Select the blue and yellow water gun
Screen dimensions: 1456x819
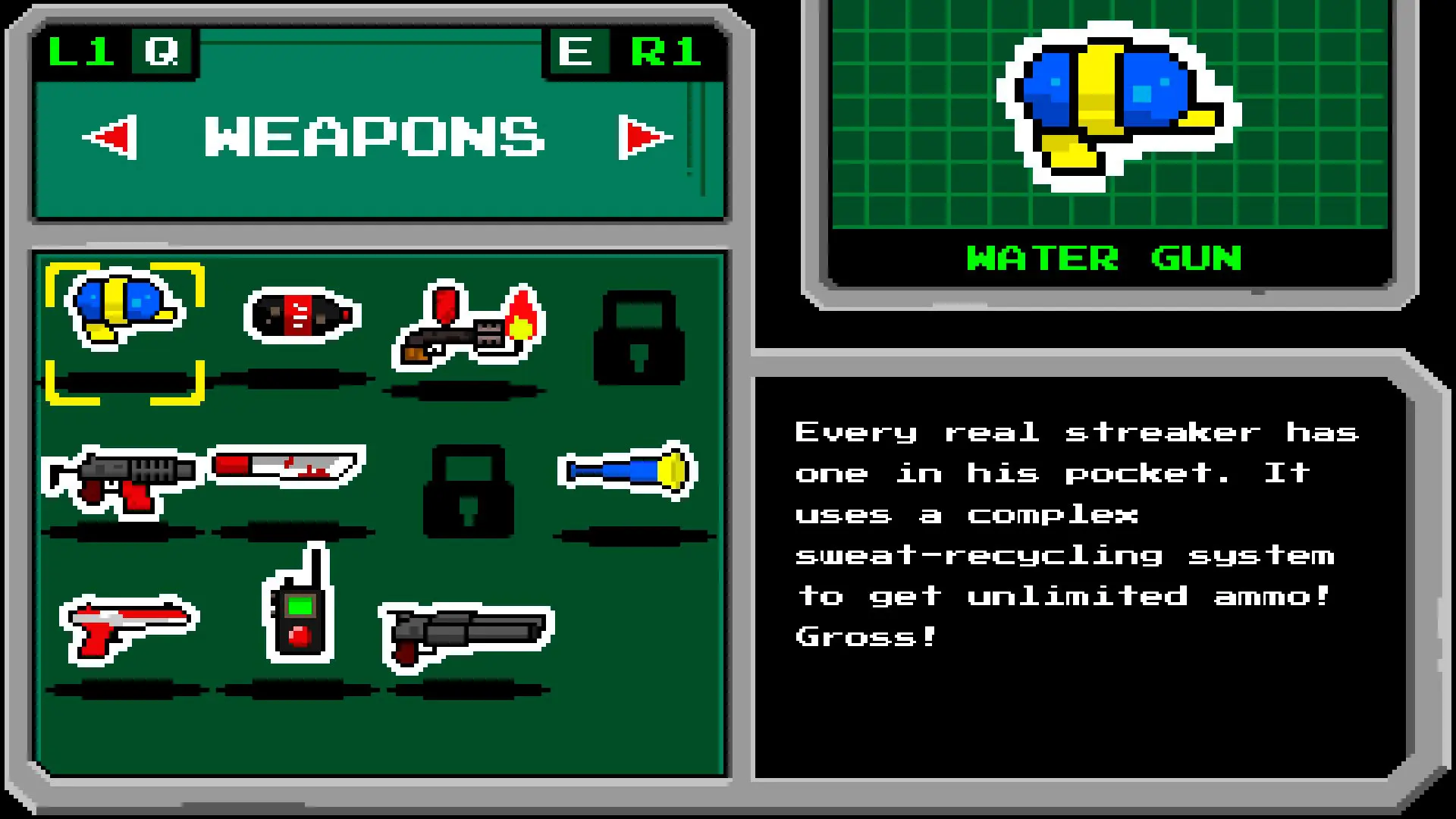[124, 309]
